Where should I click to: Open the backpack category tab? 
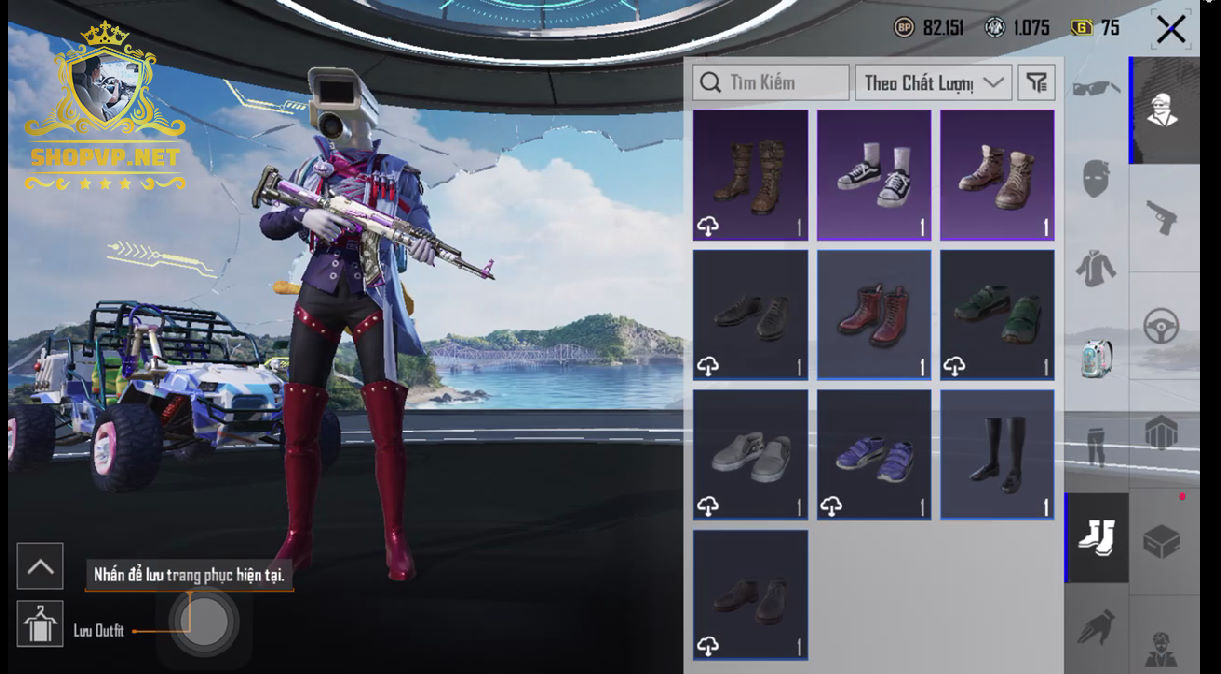tap(1096, 358)
